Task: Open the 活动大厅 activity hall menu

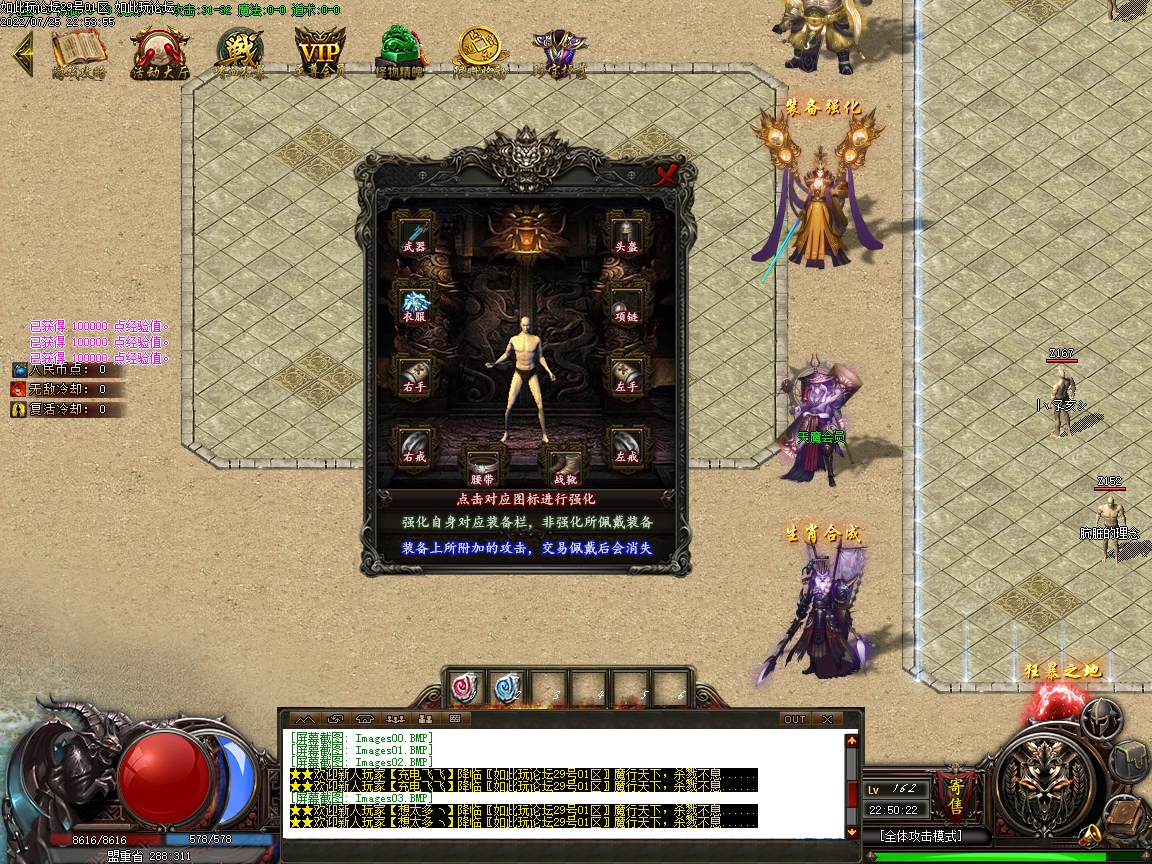Action: point(160,52)
